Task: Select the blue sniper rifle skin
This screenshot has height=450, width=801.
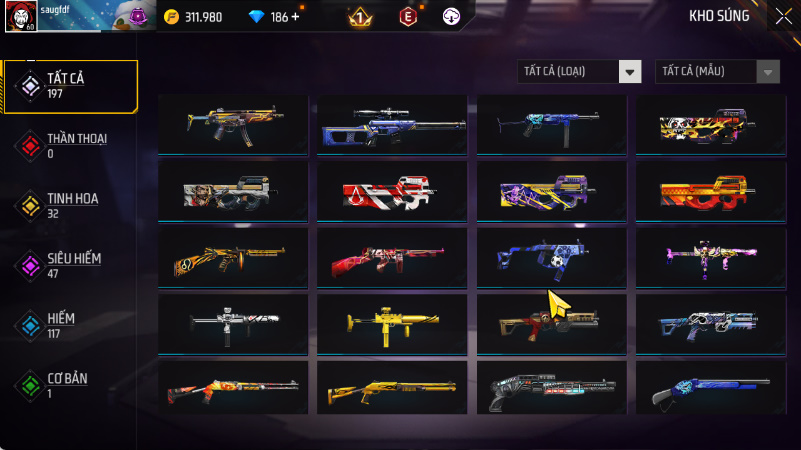Action: click(x=392, y=124)
